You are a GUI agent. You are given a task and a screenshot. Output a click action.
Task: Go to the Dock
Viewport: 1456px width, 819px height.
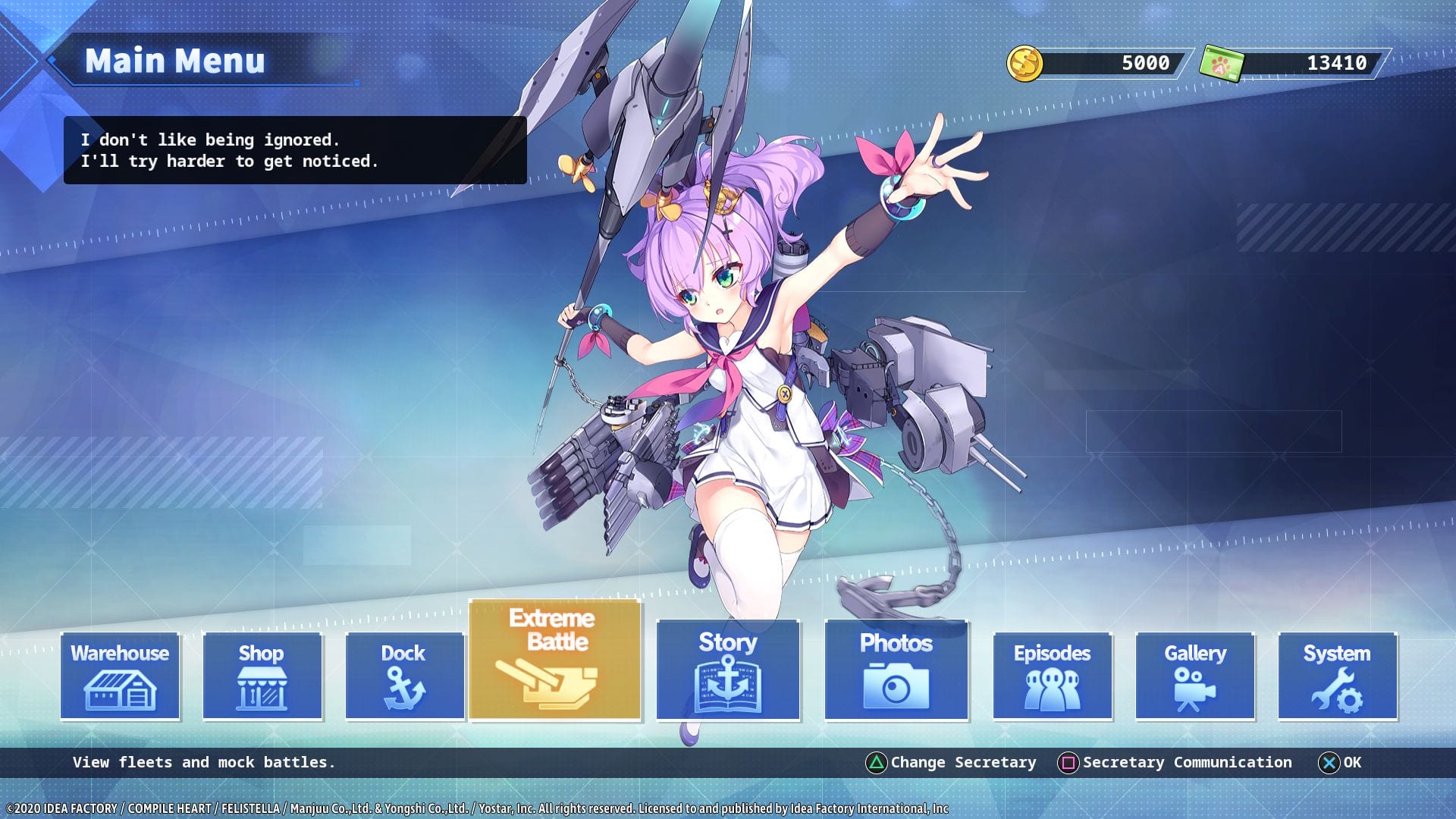(x=404, y=676)
